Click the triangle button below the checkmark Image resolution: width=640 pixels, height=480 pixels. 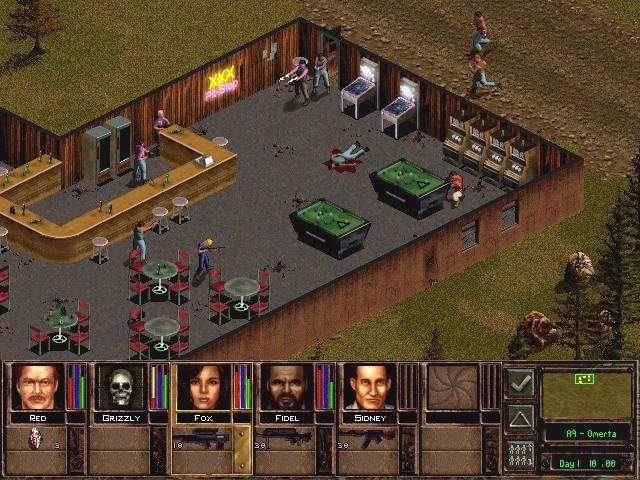click(x=519, y=417)
